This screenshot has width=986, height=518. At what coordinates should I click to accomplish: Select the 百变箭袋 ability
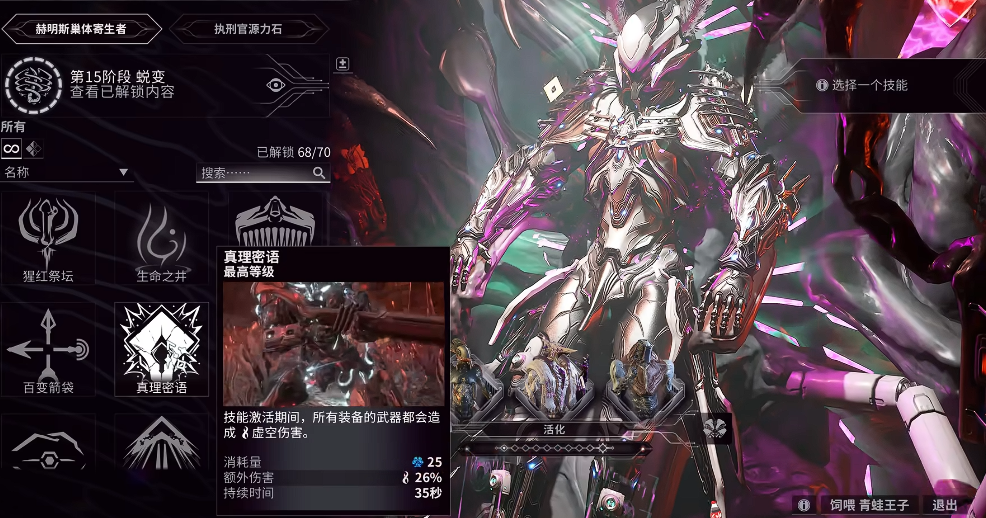pos(50,350)
